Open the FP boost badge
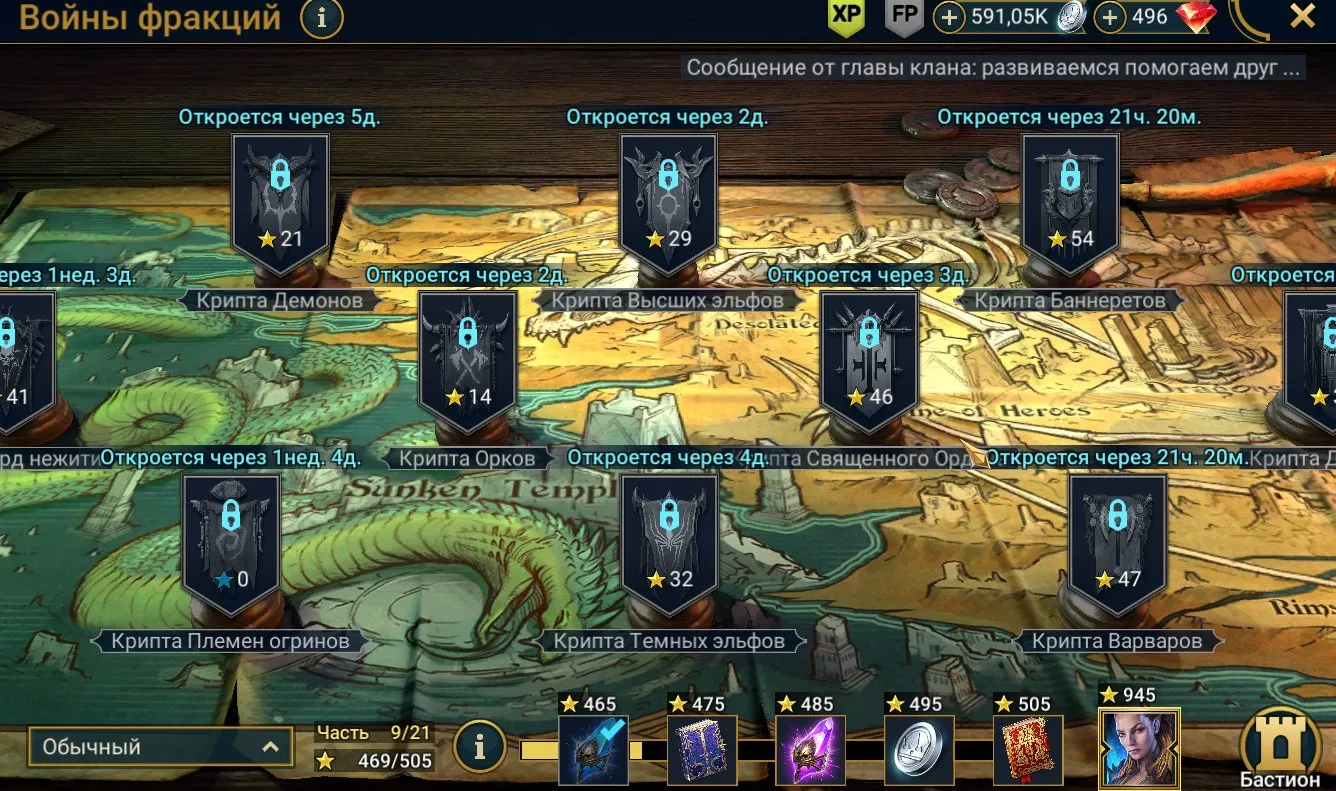 click(904, 16)
